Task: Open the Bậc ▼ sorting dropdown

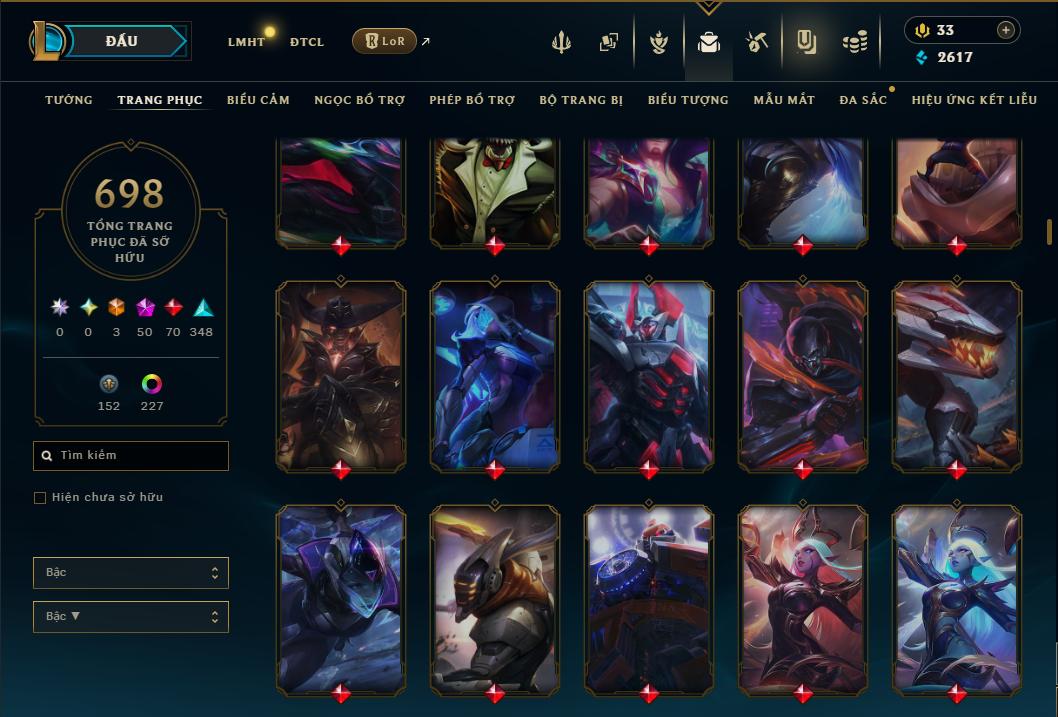Action: [131, 617]
